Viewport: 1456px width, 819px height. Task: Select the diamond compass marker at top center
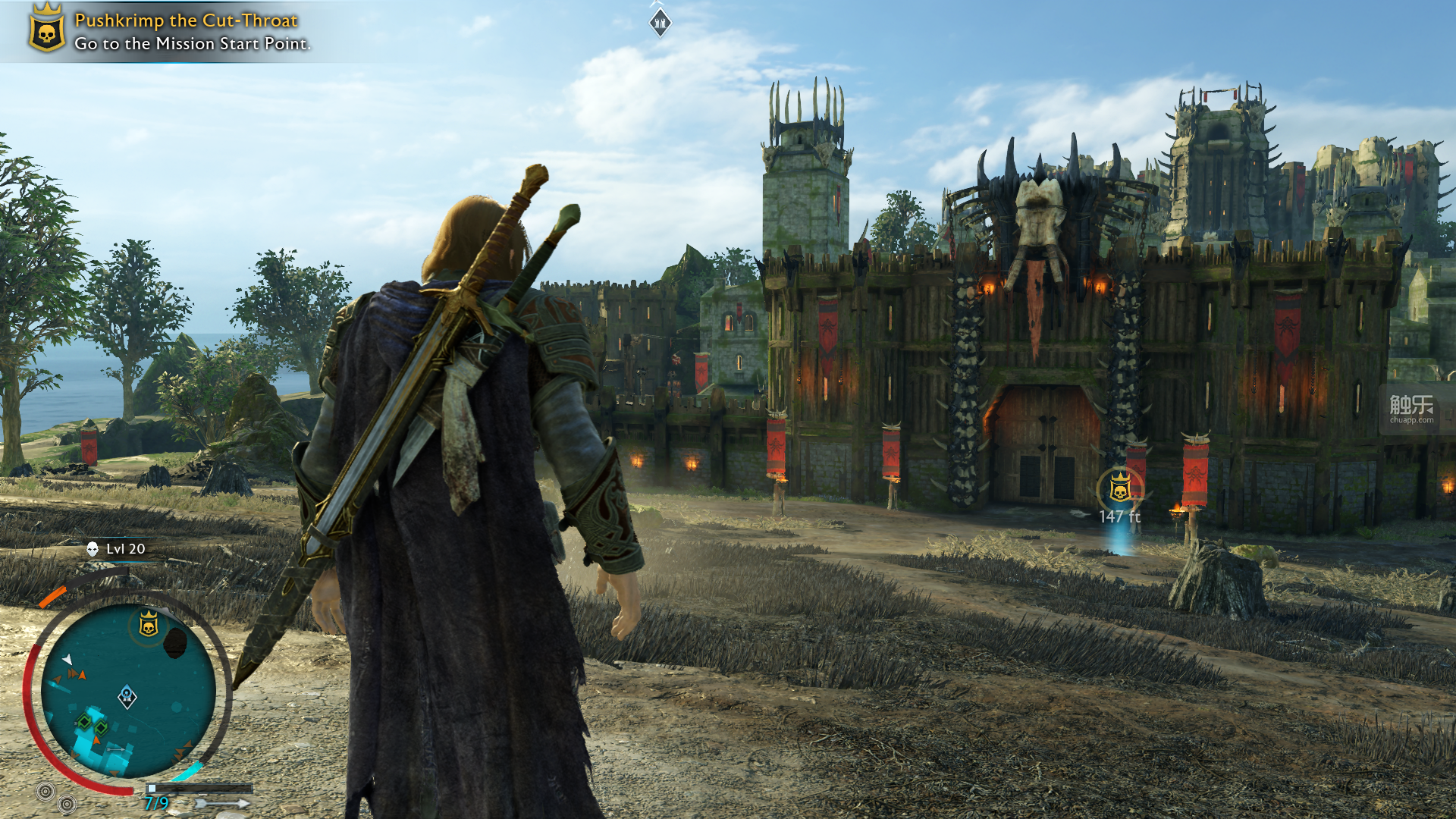pyautogui.click(x=661, y=23)
